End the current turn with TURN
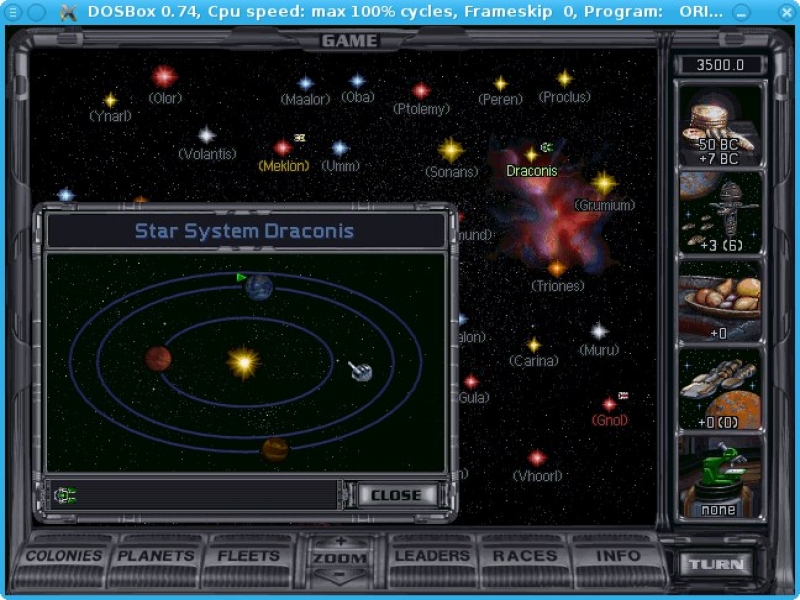This screenshot has height=600, width=800. click(x=716, y=564)
